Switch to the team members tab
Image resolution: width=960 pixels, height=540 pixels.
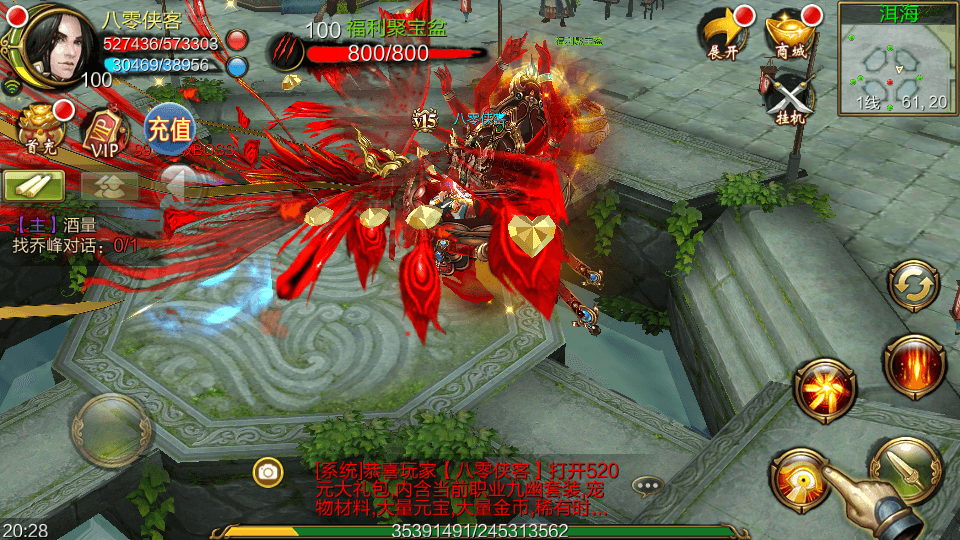pos(109,185)
